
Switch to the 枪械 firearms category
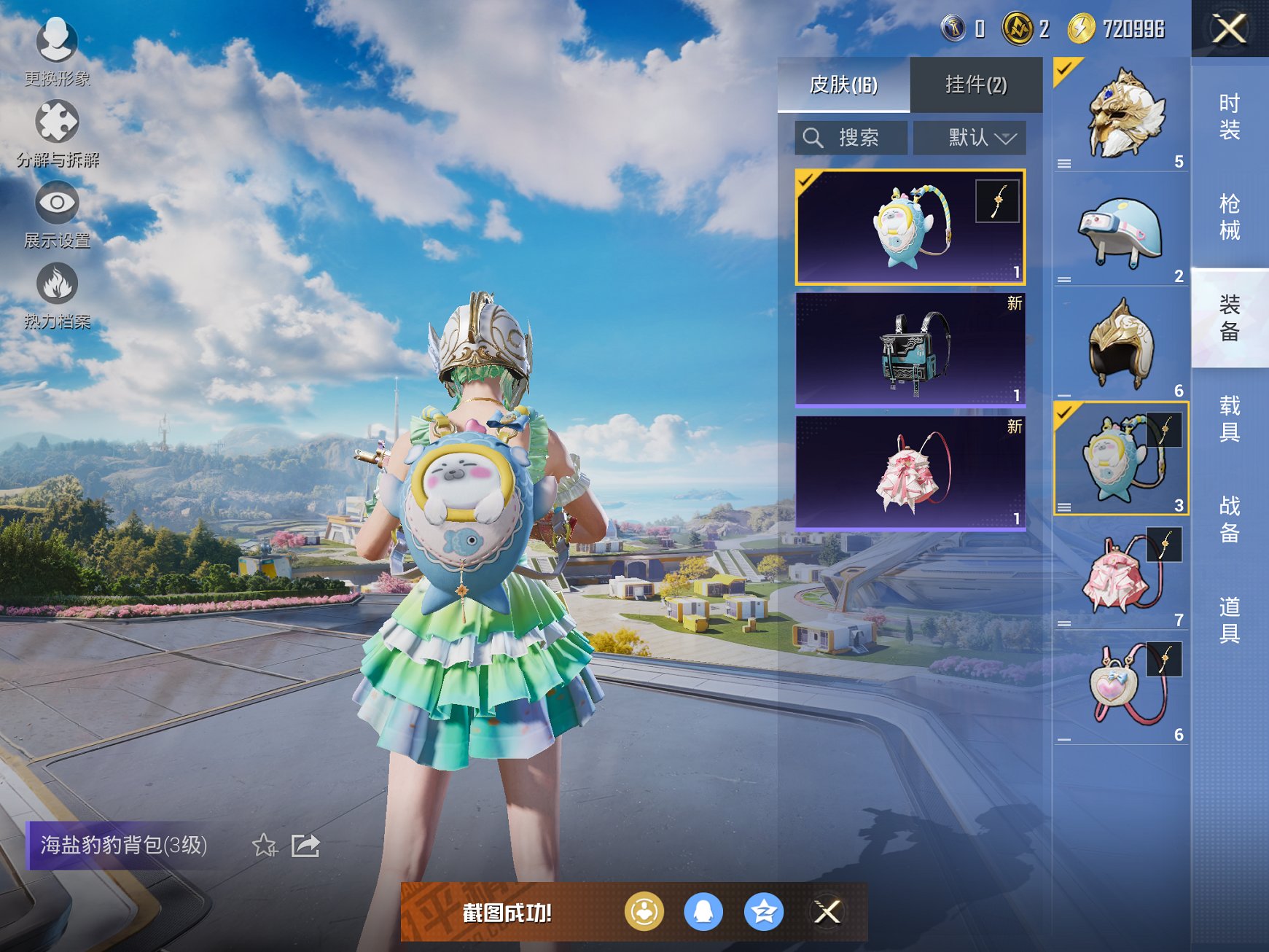tap(1230, 216)
